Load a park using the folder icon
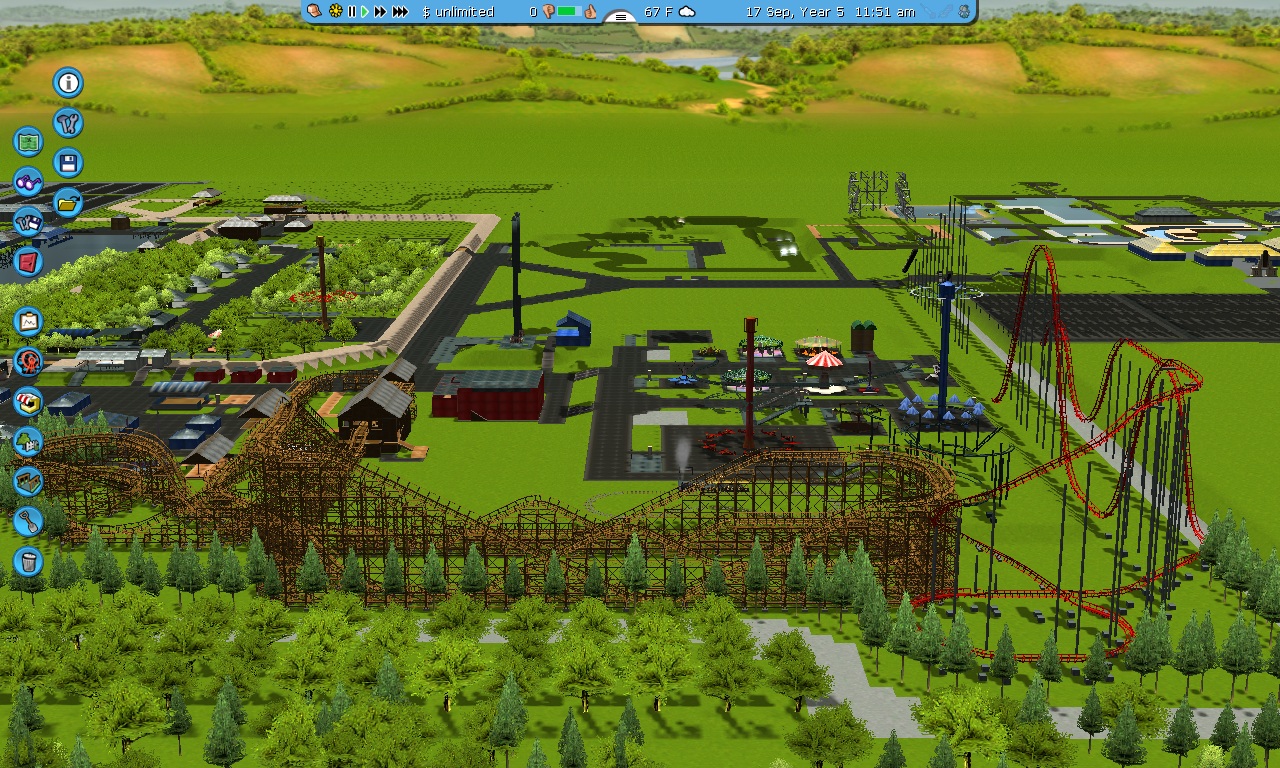 (x=68, y=203)
